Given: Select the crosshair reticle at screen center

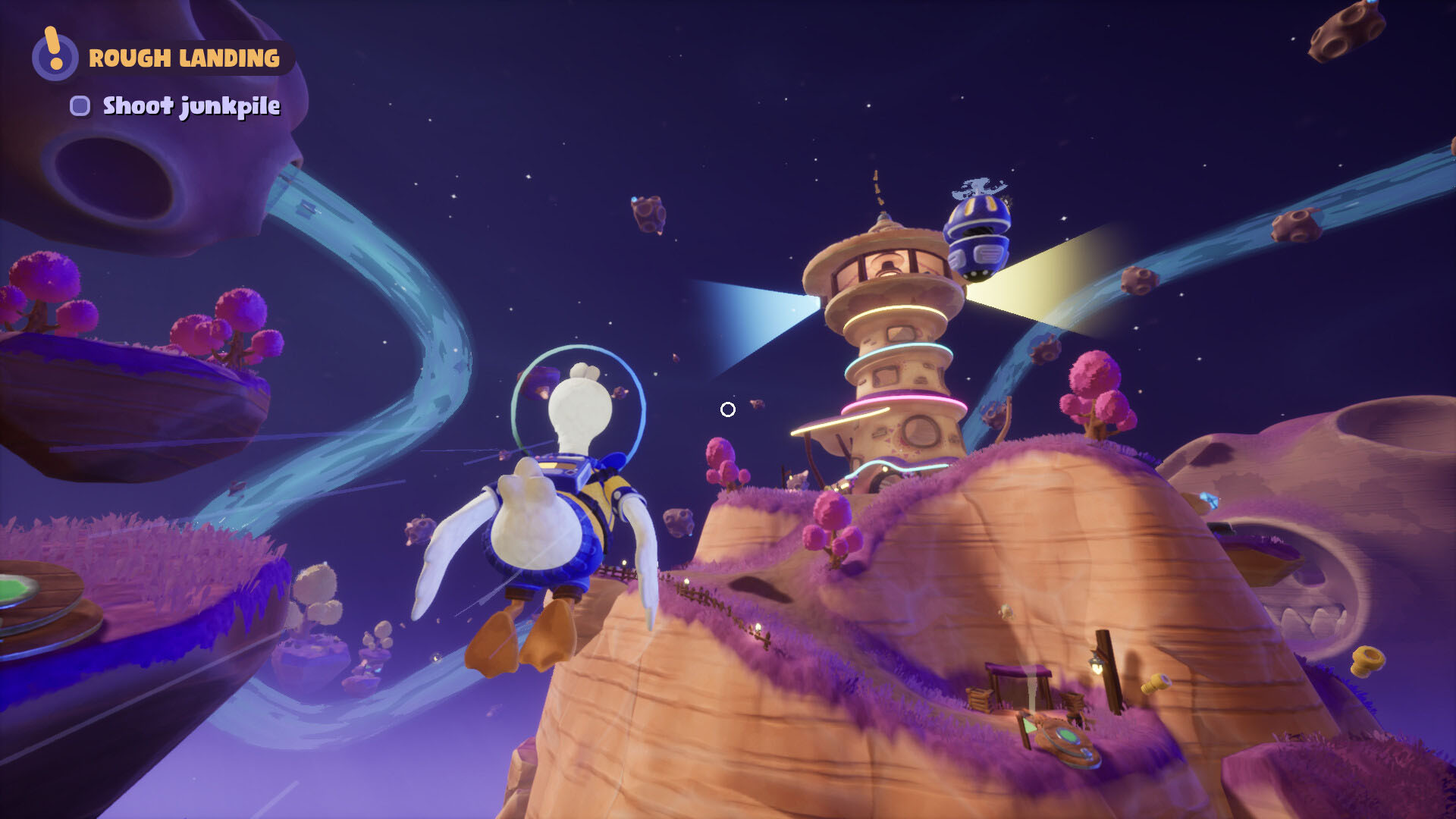Looking at the screenshot, I should click(727, 409).
